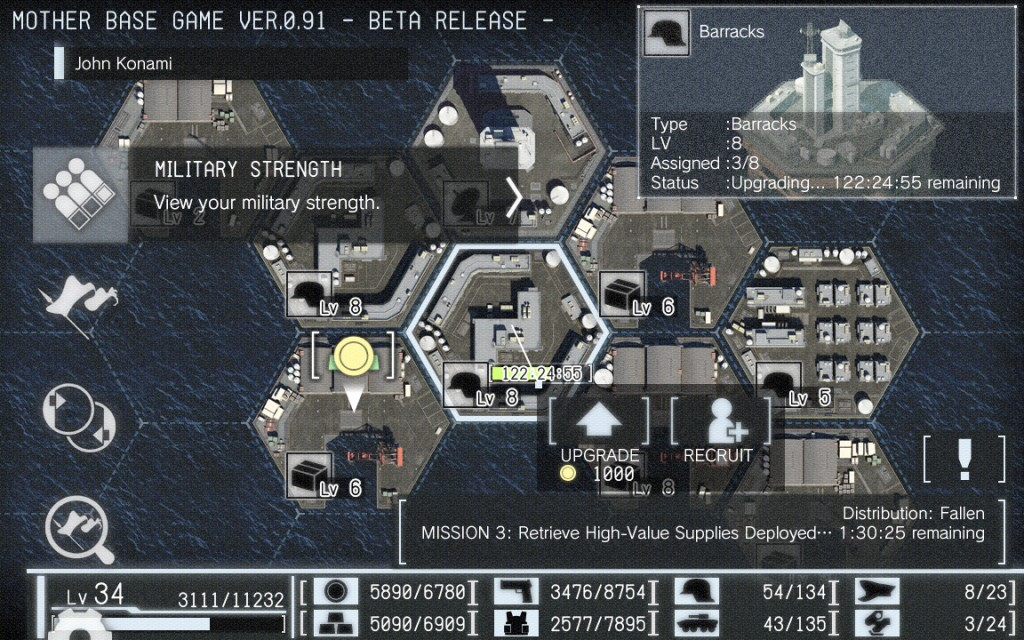Collect the gold coin over the platform
1024x640 pixels.
pyautogui.click(x=353, y=356)
